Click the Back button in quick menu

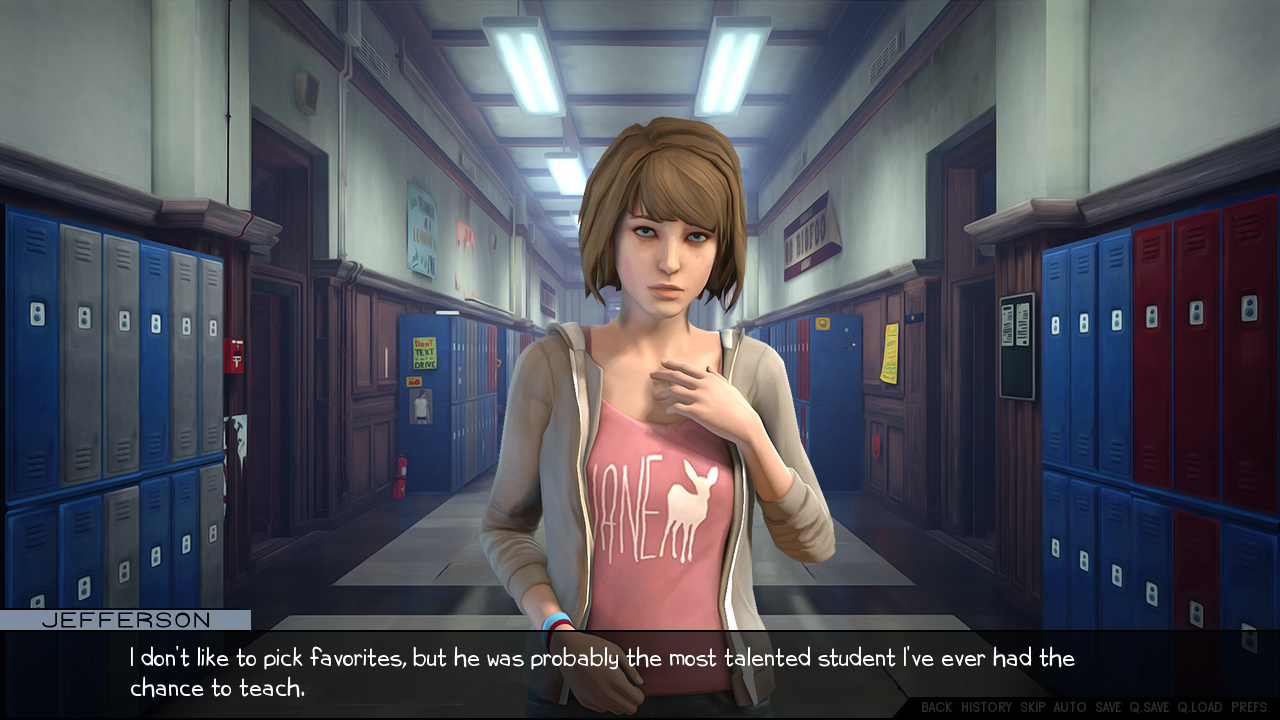tap(936, 707)
